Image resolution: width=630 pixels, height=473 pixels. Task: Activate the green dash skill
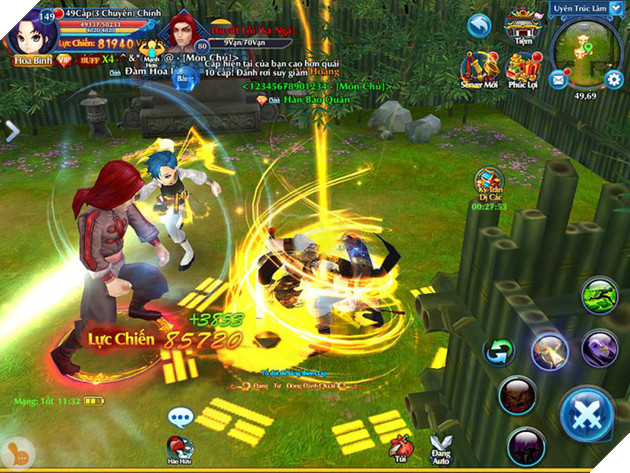pos(598,296)
